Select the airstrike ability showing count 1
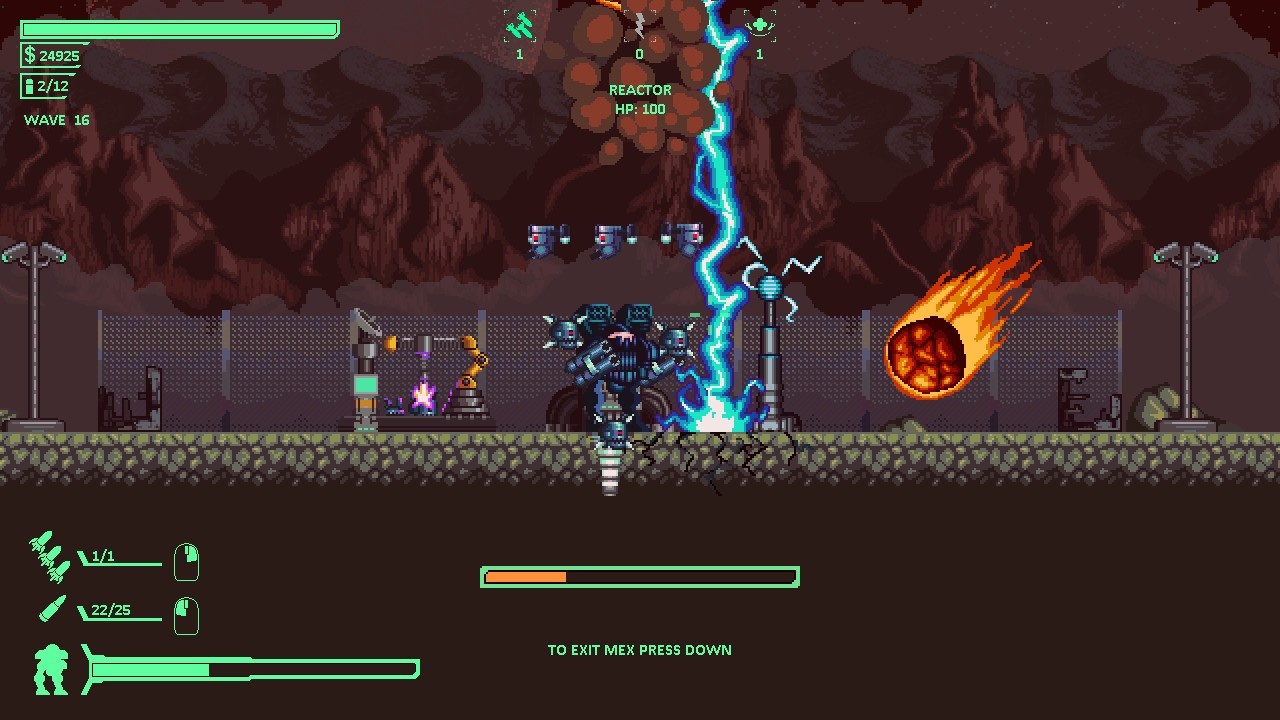The width and height of the screenshot is (1280, 720). [518, 26]
